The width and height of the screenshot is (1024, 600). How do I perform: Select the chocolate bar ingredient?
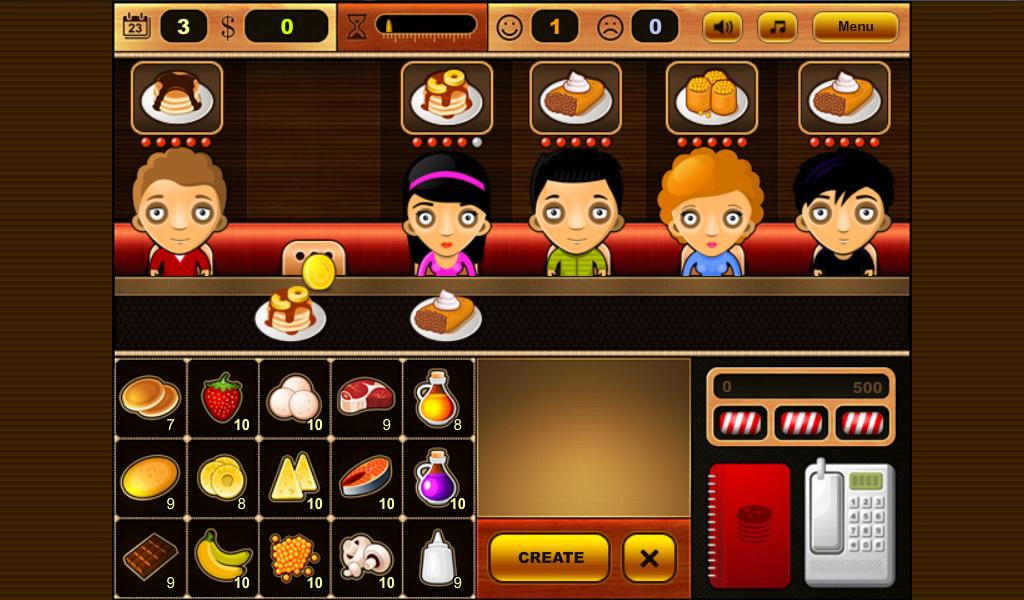pos(151,557)
